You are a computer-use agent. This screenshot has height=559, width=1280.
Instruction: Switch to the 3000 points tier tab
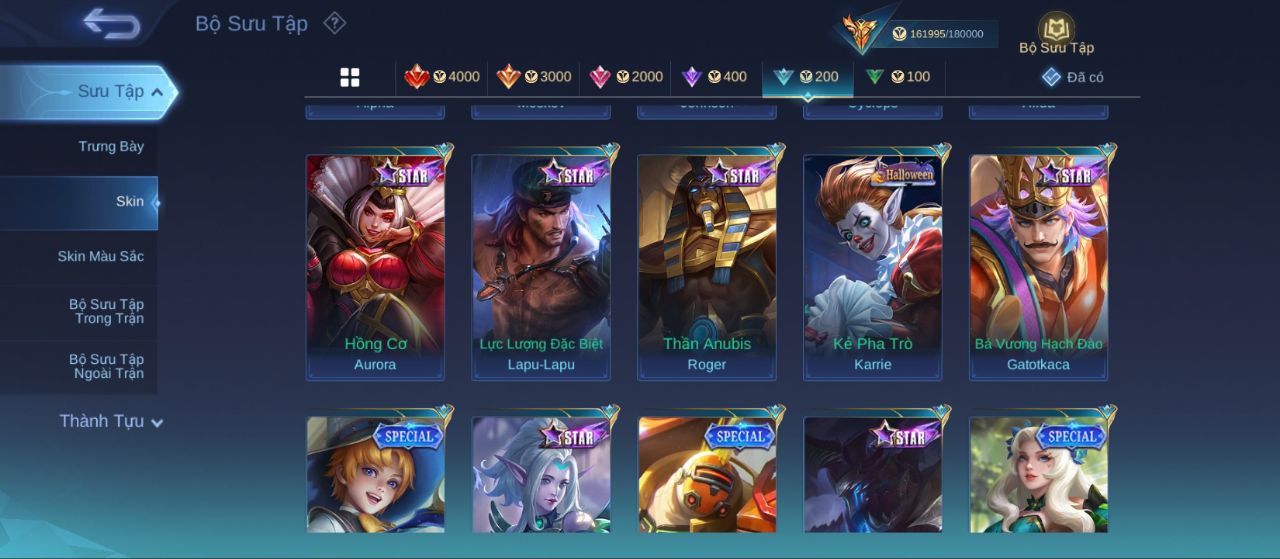click(x=534, y=77)
